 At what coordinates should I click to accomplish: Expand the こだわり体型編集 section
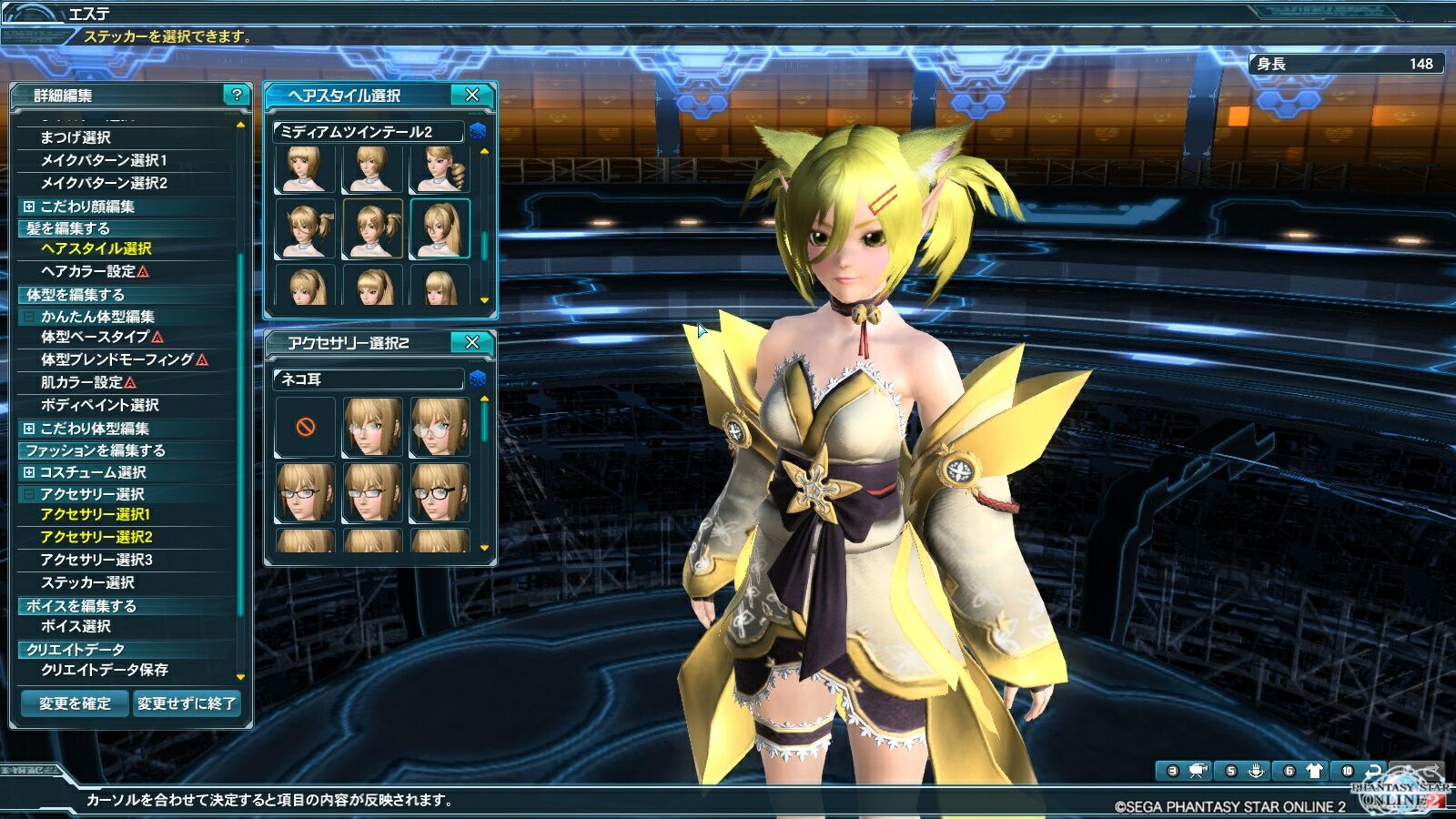pyautogui.click(x=29, y=429)
